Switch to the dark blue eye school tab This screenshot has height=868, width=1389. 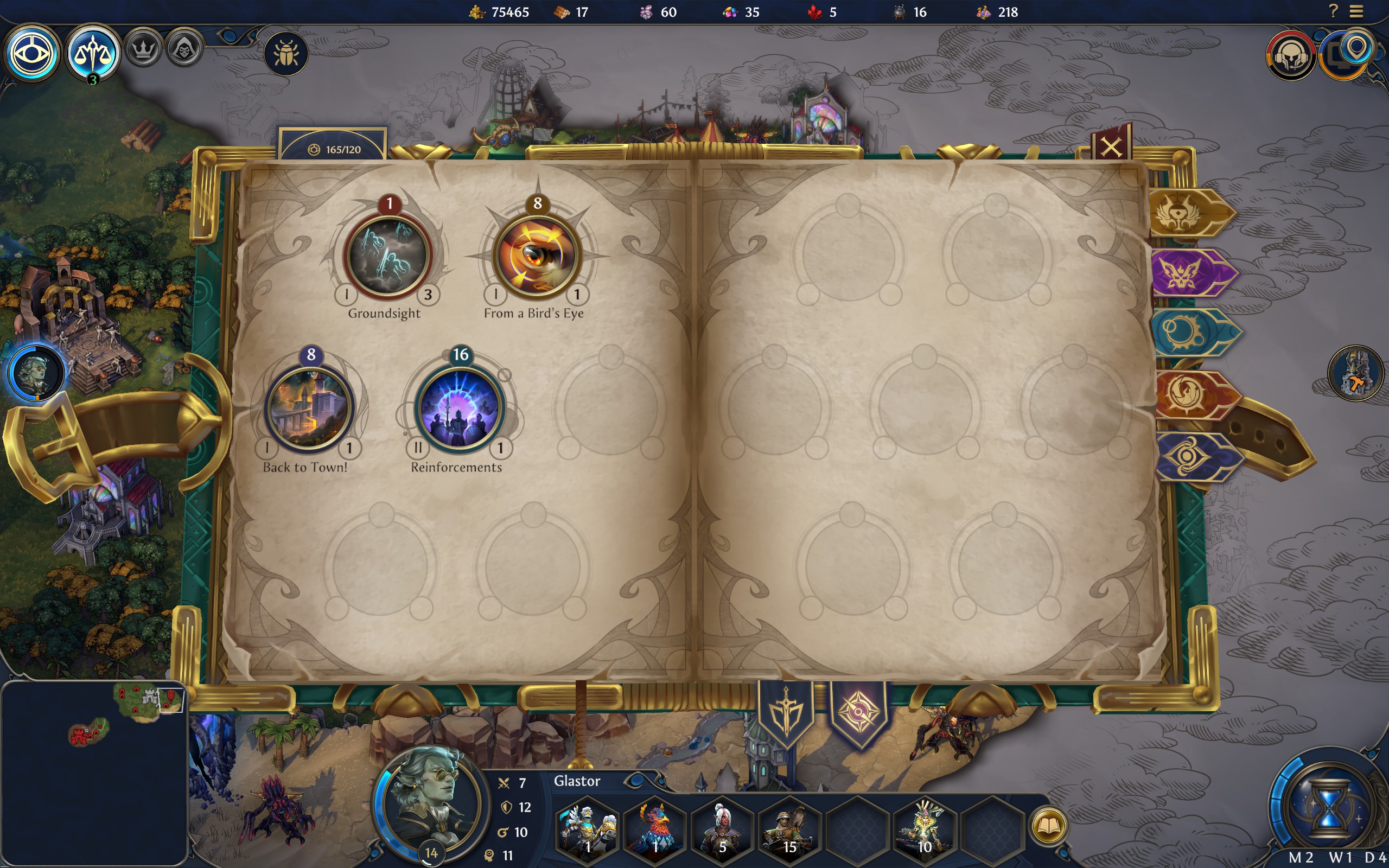point(1190,456)
